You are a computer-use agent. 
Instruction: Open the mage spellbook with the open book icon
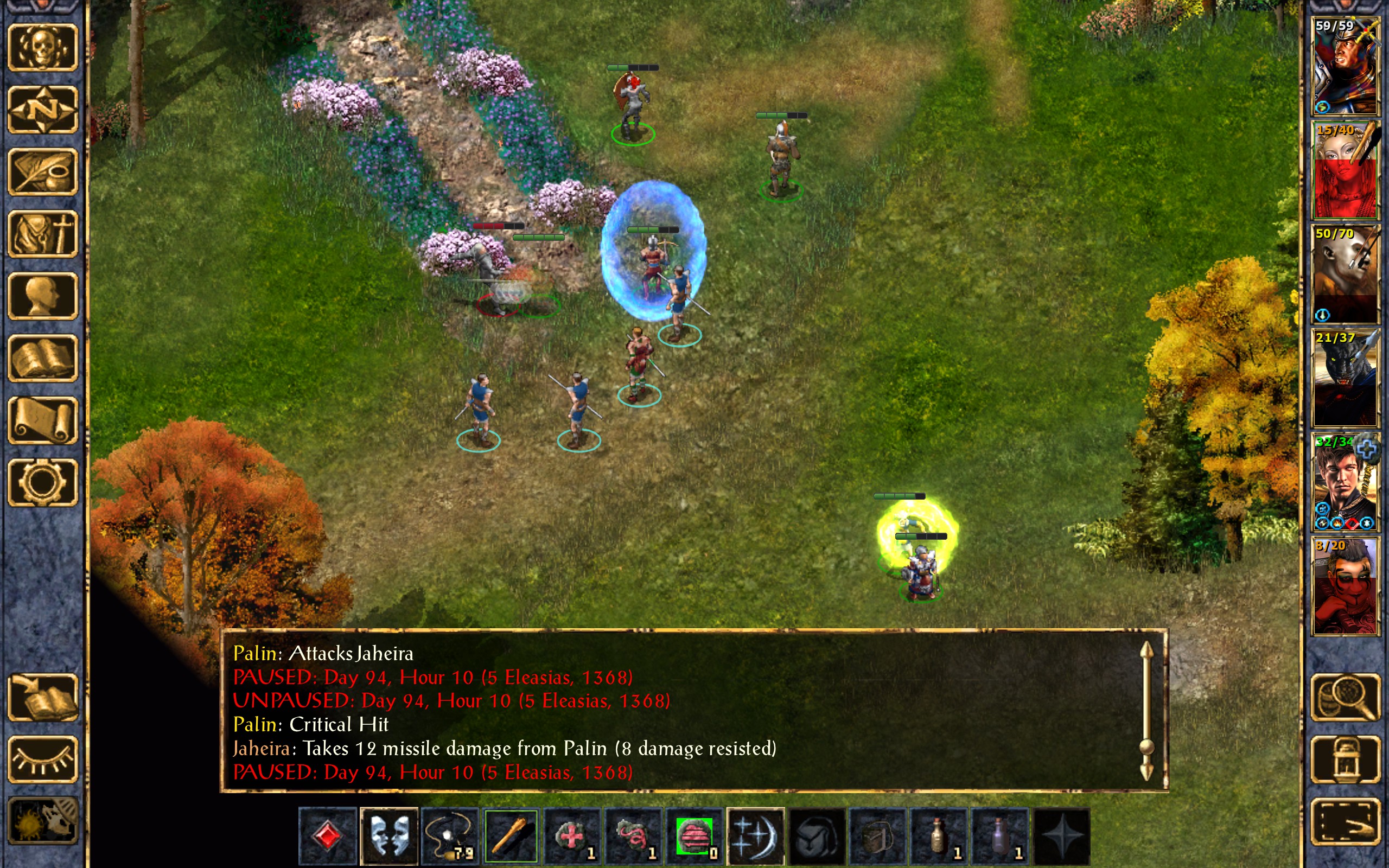coord(42,358)
